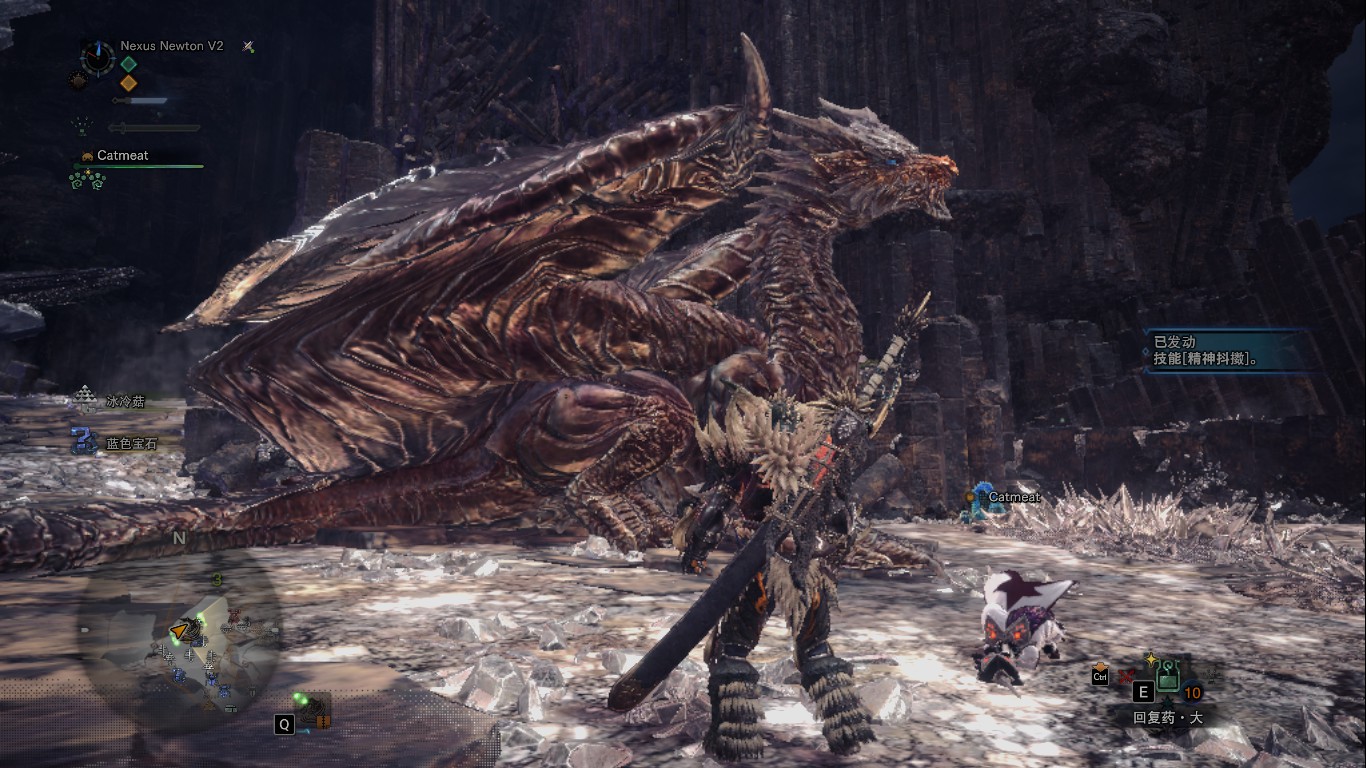Select the 蓝色宝石 gathering notice
Screen dimensions: 1366x768
click(115, 441)
